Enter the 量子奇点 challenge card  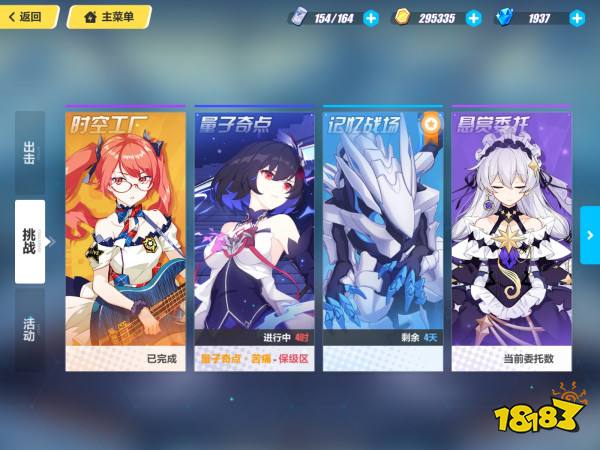[x=254, y=238]
